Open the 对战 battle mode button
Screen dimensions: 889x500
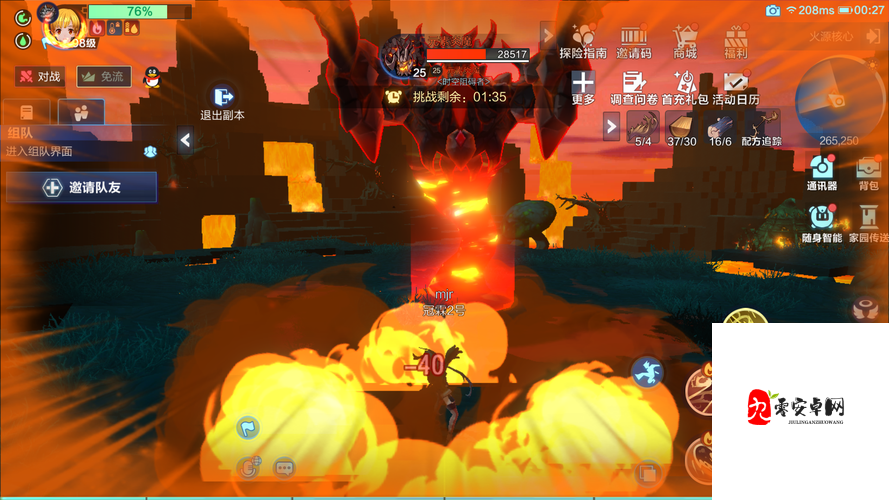point(39,76)
